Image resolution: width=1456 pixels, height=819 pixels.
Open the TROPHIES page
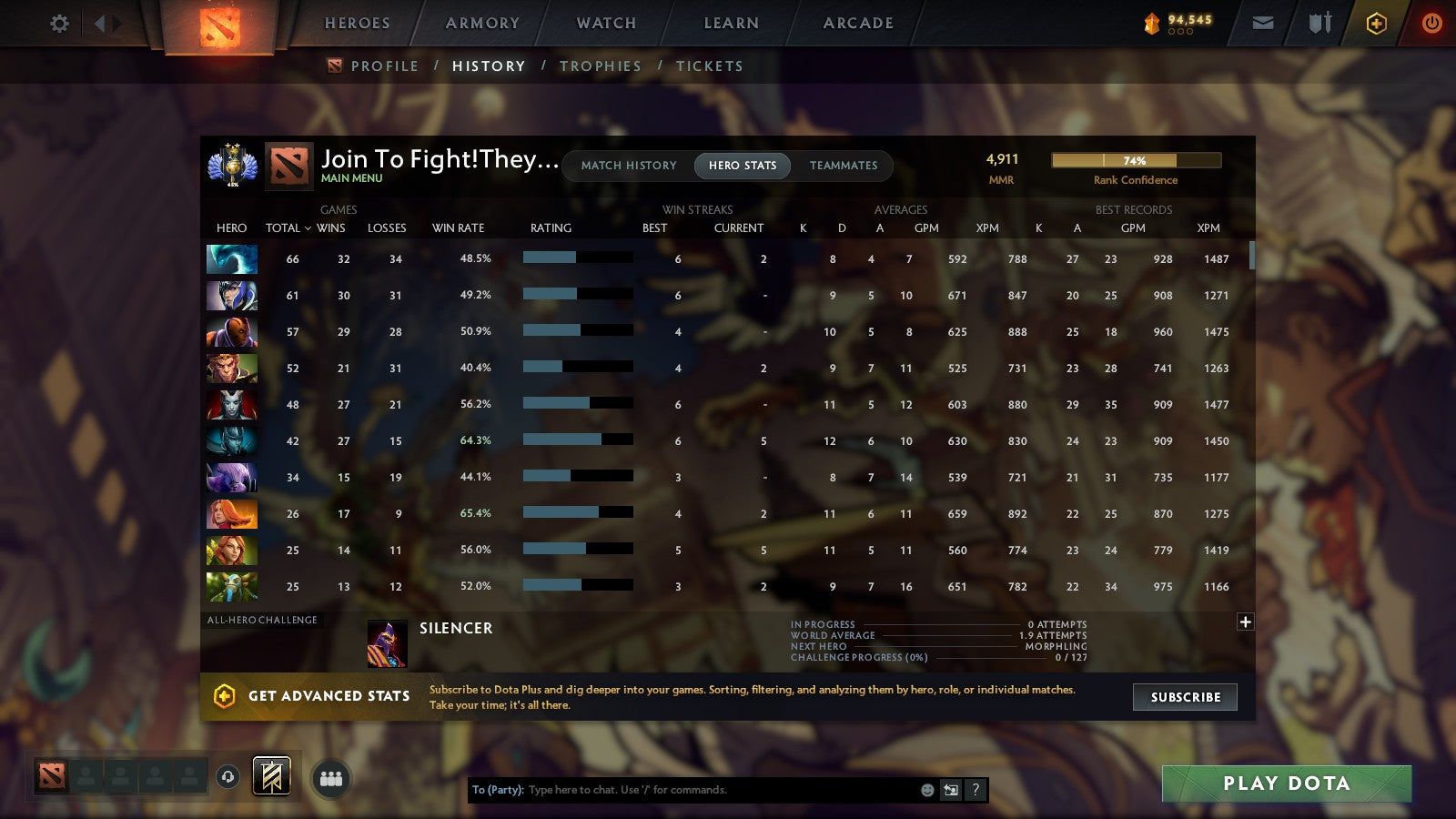point(602,66)
